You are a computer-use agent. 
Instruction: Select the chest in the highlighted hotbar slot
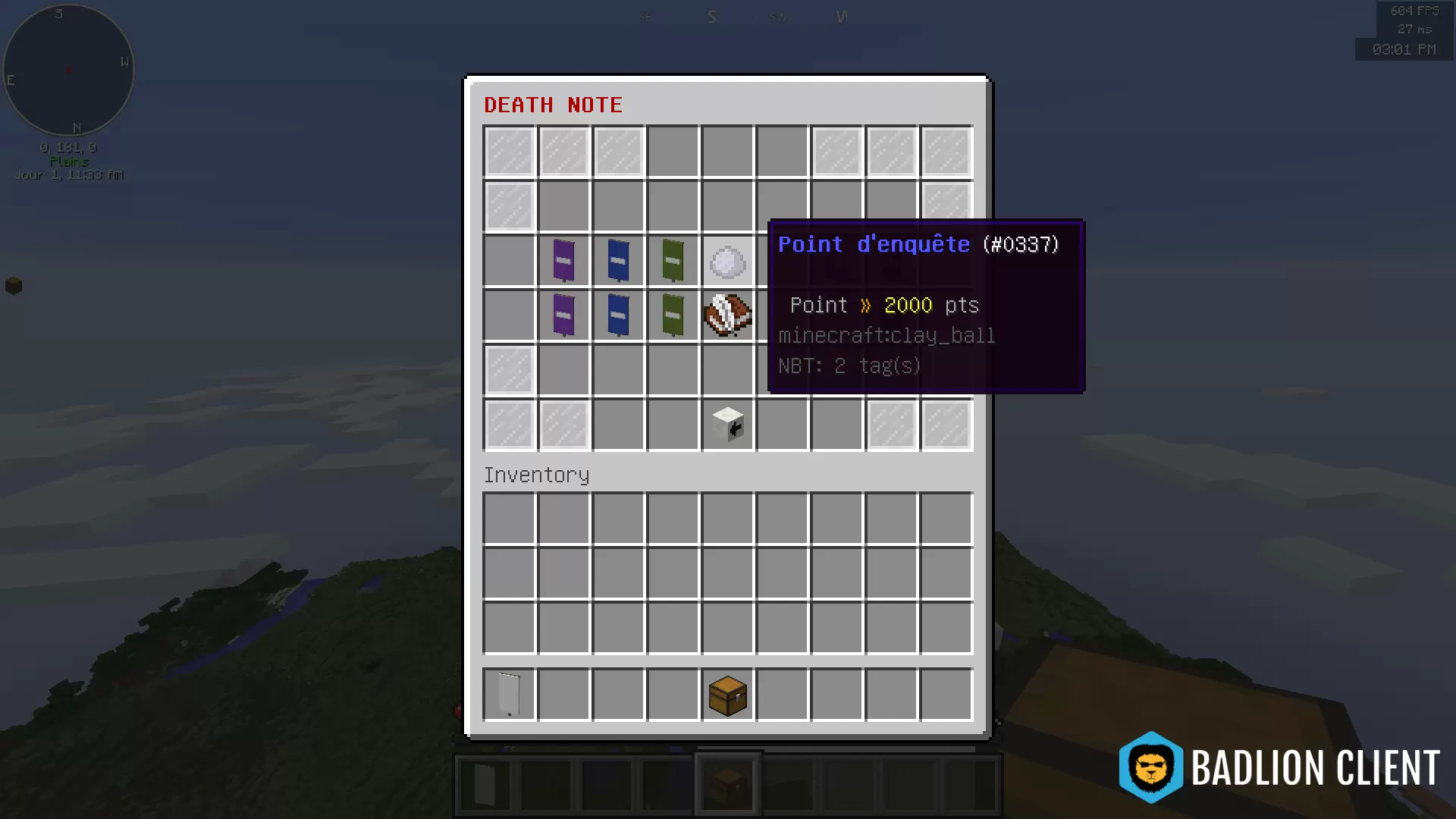[x=727, y=783]
